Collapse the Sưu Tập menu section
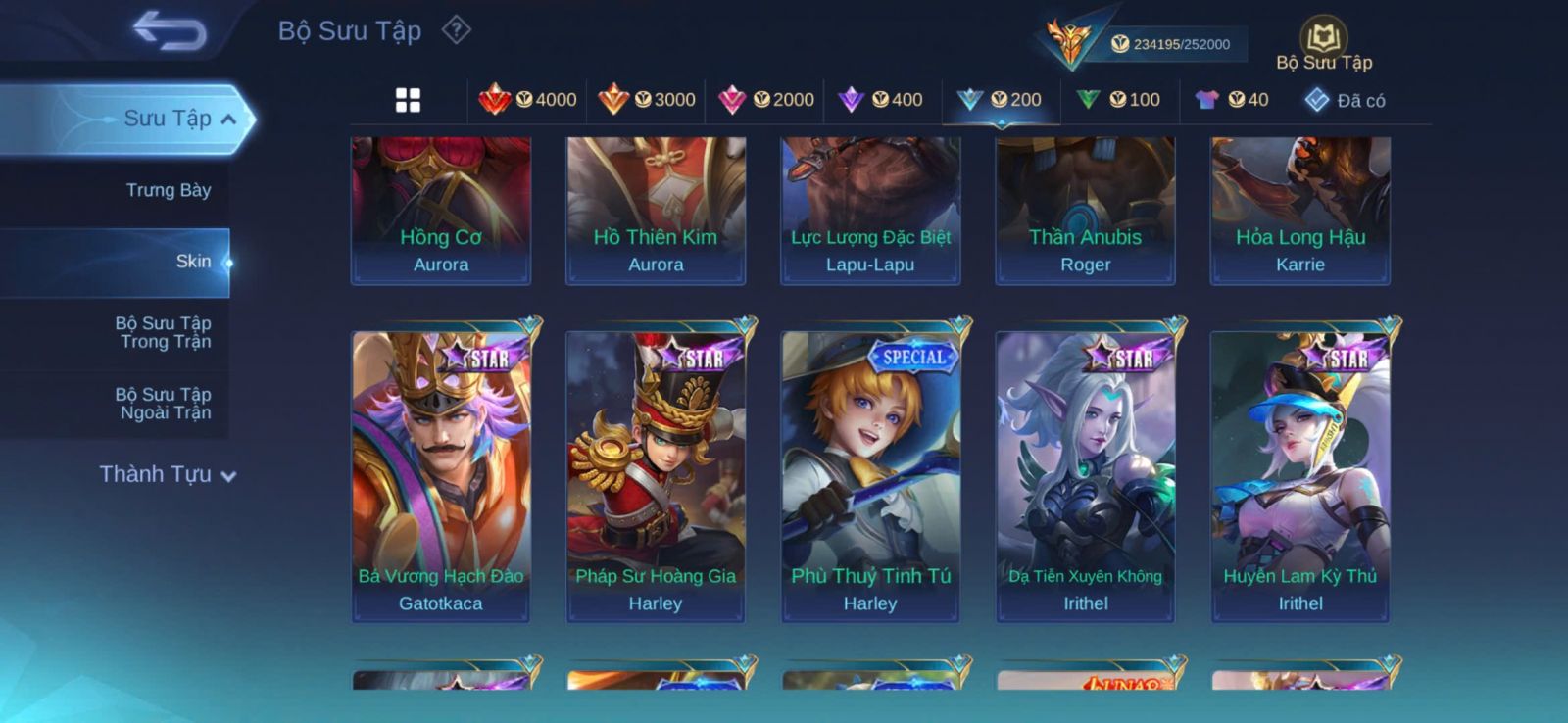This screenshot has width=1568, height=723. pos(227,120)
